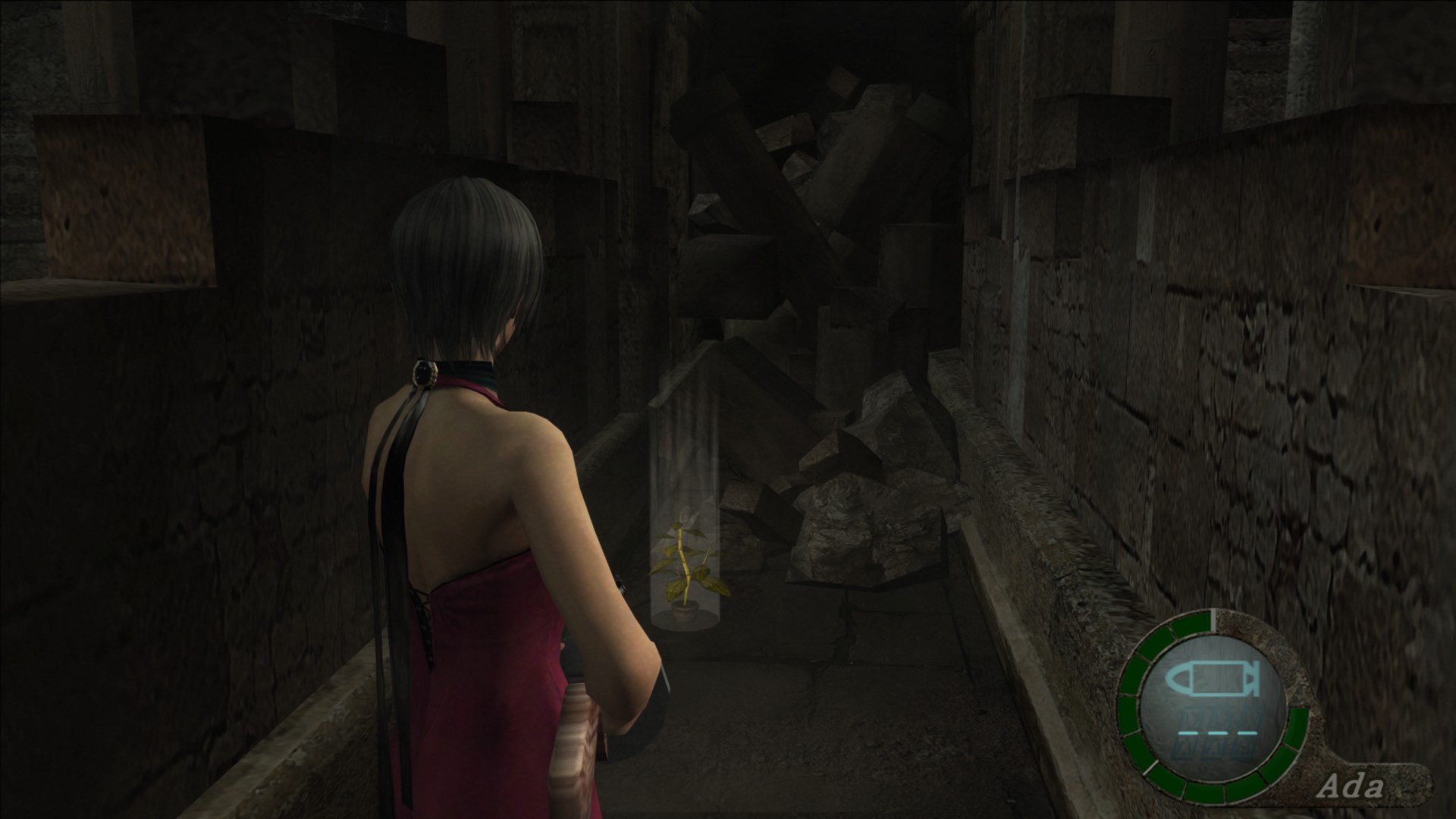This screenshot has height=819, width=1456.
Task: Click the bullet icon in the HUD
Action: (1213, 680)
